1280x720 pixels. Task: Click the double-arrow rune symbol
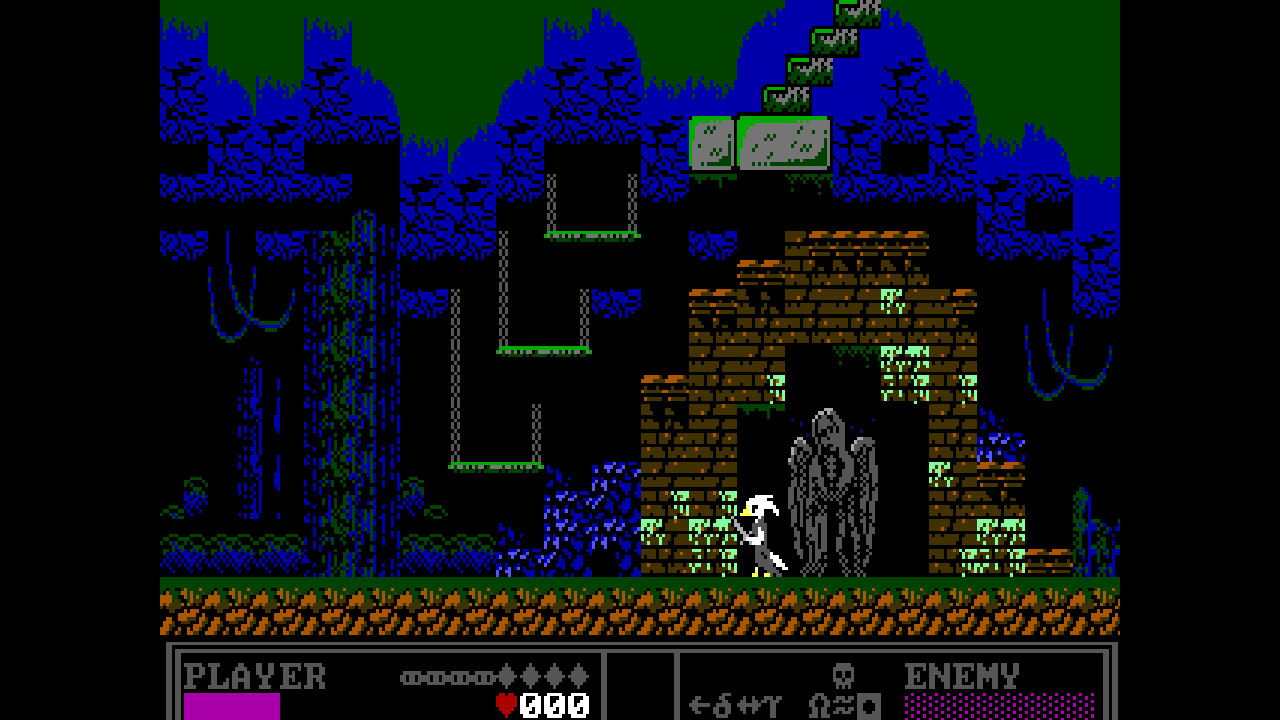coord(748,705)
